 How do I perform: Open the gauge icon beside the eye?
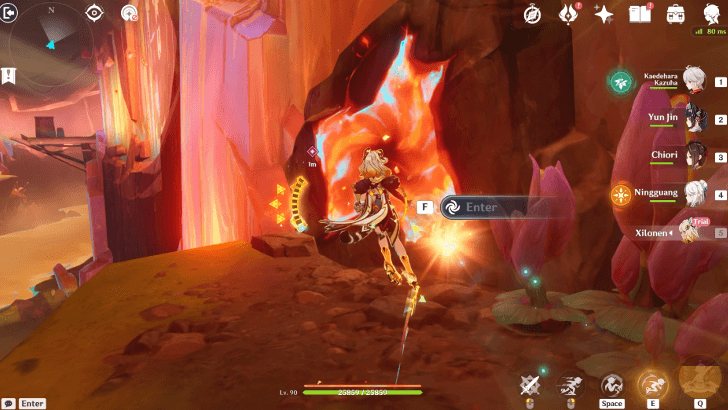point(129,13)
